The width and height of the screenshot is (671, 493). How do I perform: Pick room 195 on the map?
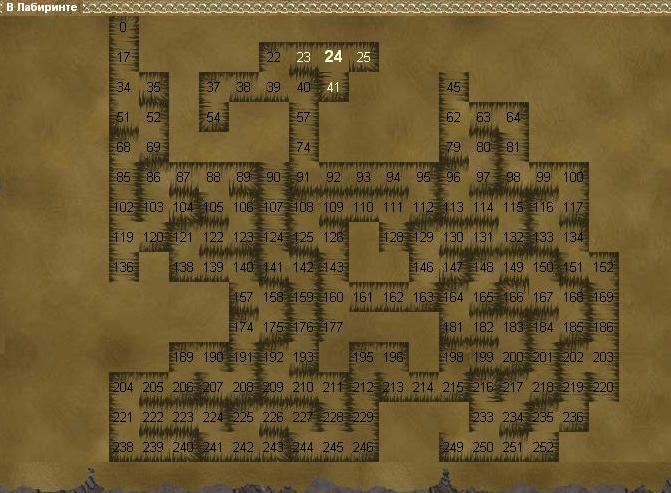[x=363, y=357]
